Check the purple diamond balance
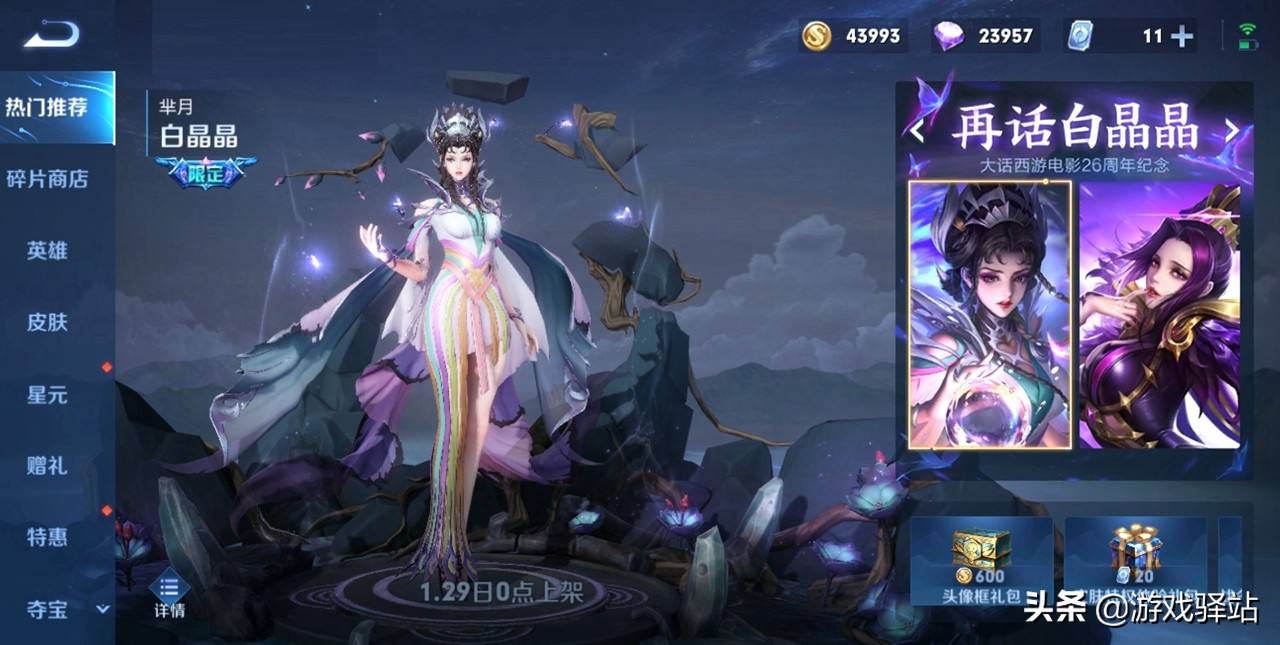Viewport: 1280px width, 645px height. click(984, 36)
